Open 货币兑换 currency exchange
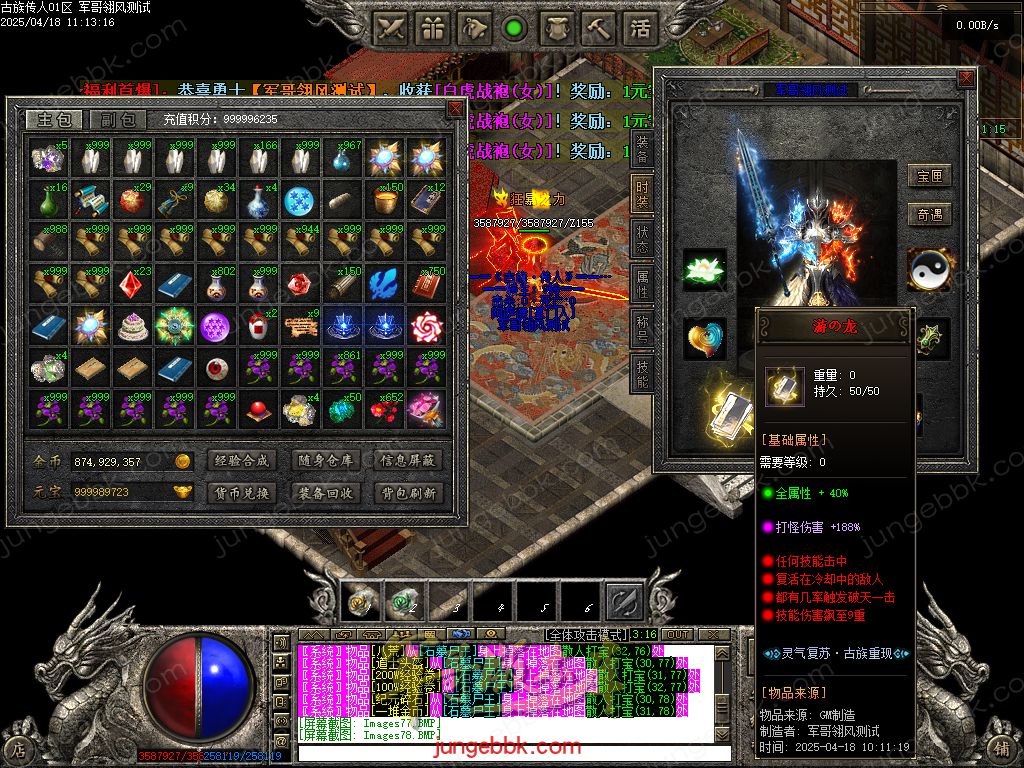Screen dimensions: 1024x768 coord(242,493)
